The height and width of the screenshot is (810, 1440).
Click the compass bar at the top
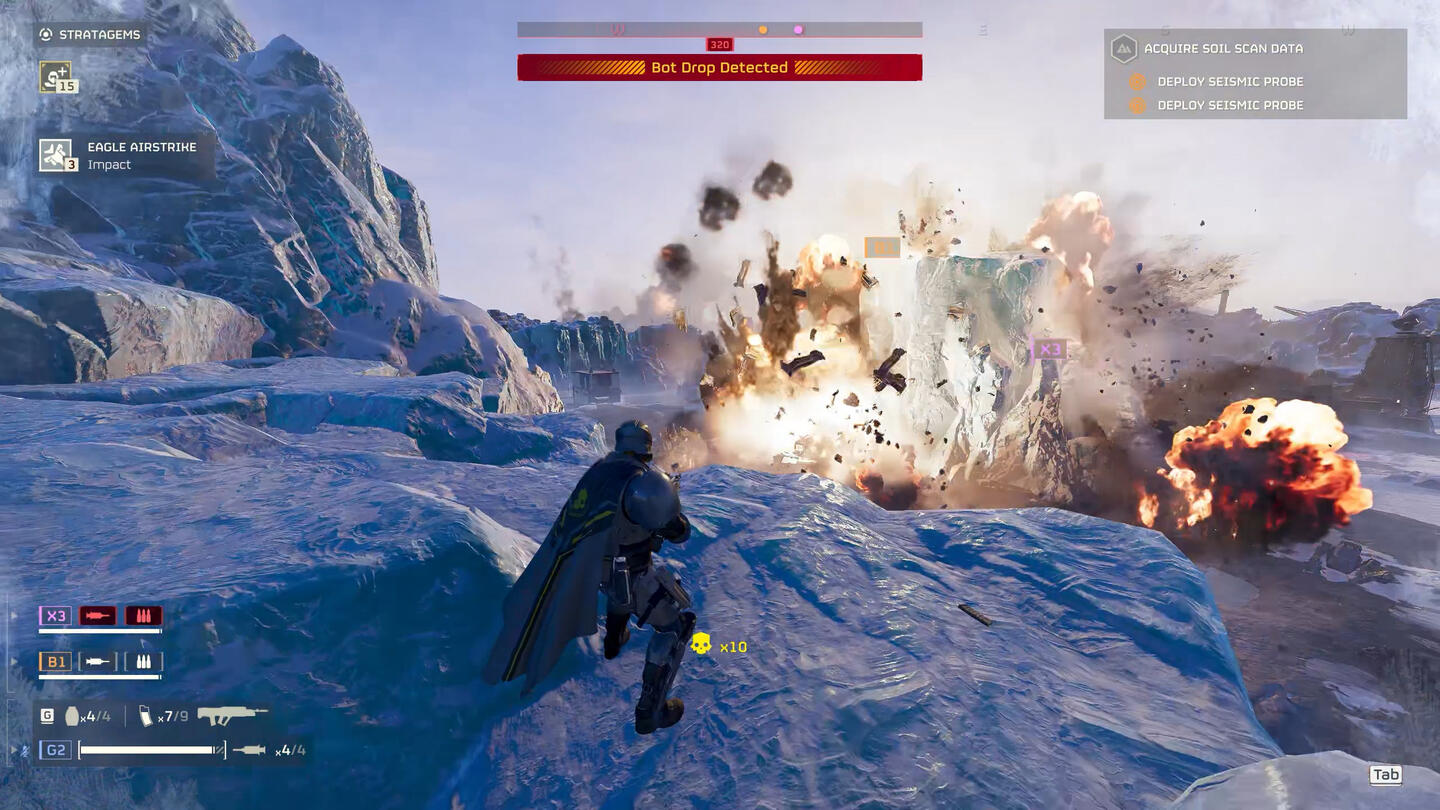coord(719,30)
